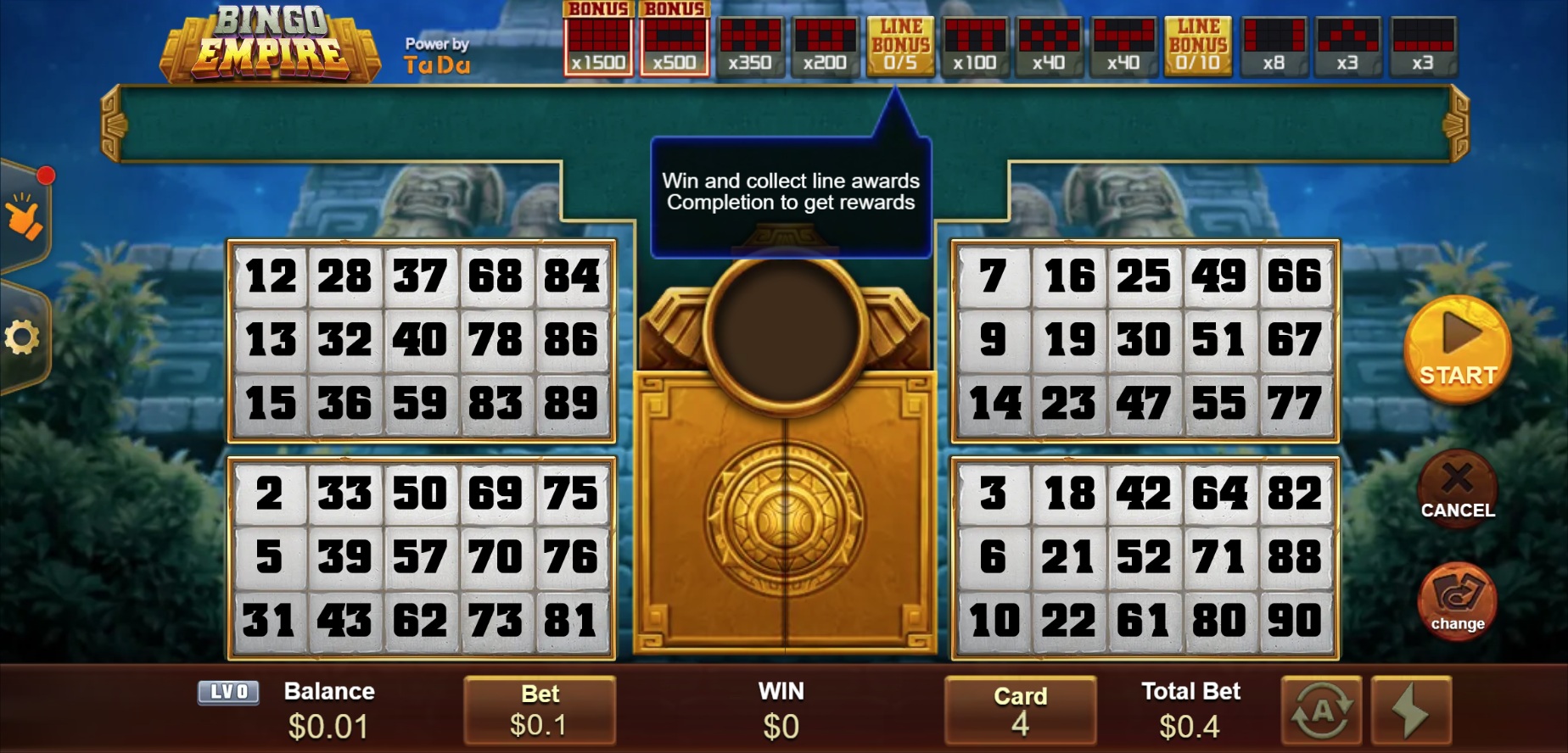This screenshot has height=753, width=1568.
Task: Click the LV0 level badge
Action: point(227,692)
